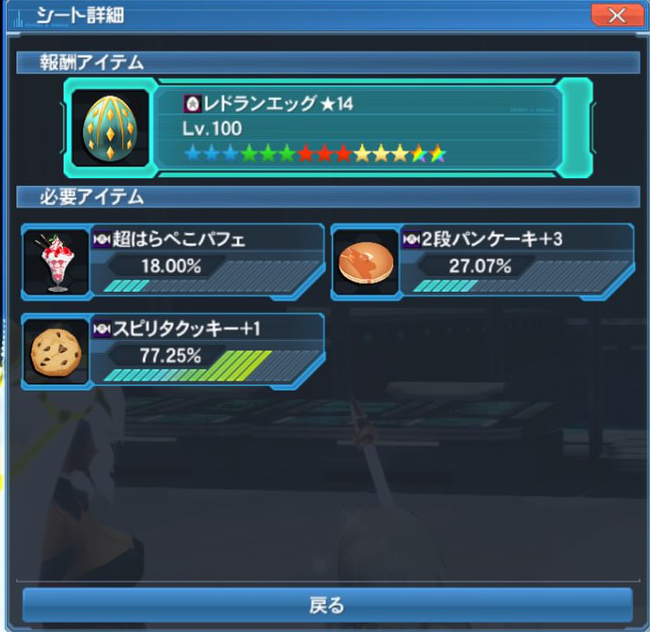The width and height of the screenshot is (650, 632).
Task: Click the 戻る back button
Action: [326, 605]
